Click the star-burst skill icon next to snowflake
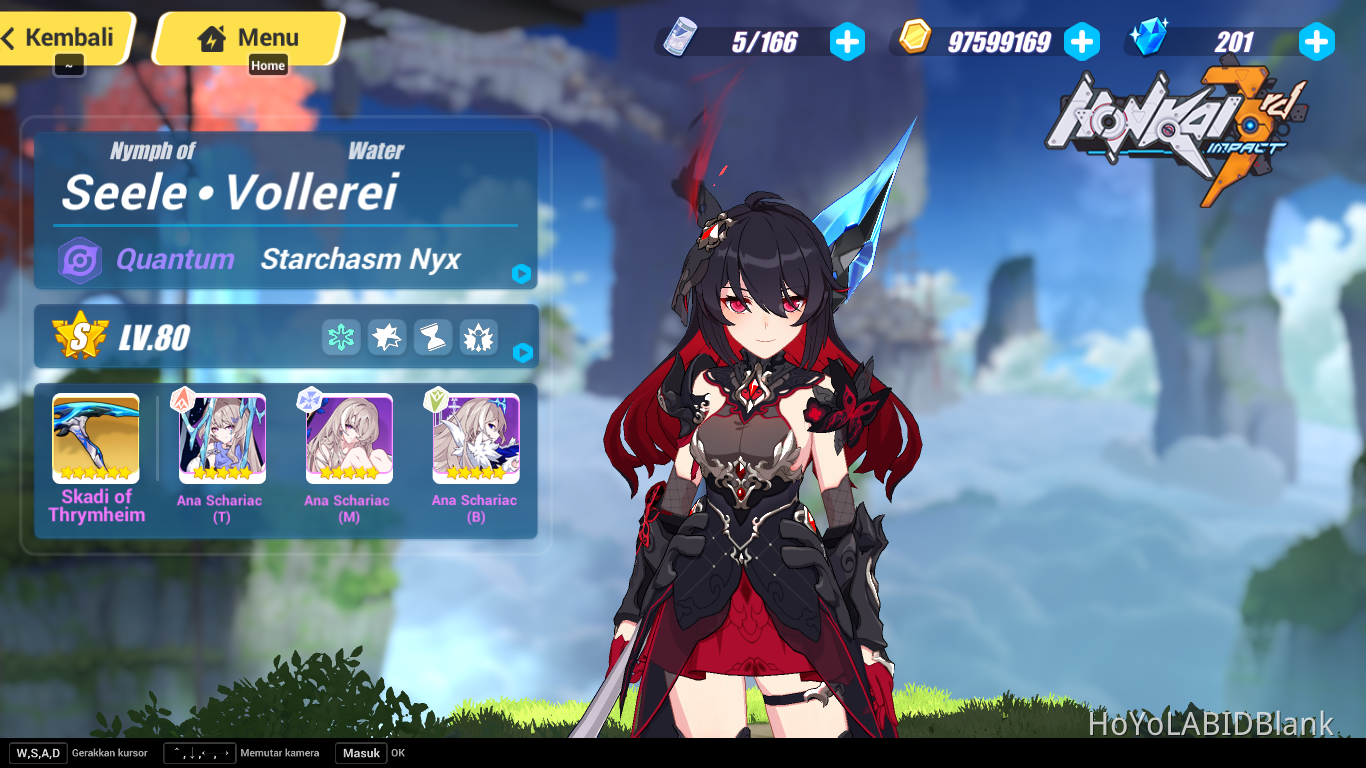Image resolution: width=1366 pixels, height=768 pixels. 386,338
